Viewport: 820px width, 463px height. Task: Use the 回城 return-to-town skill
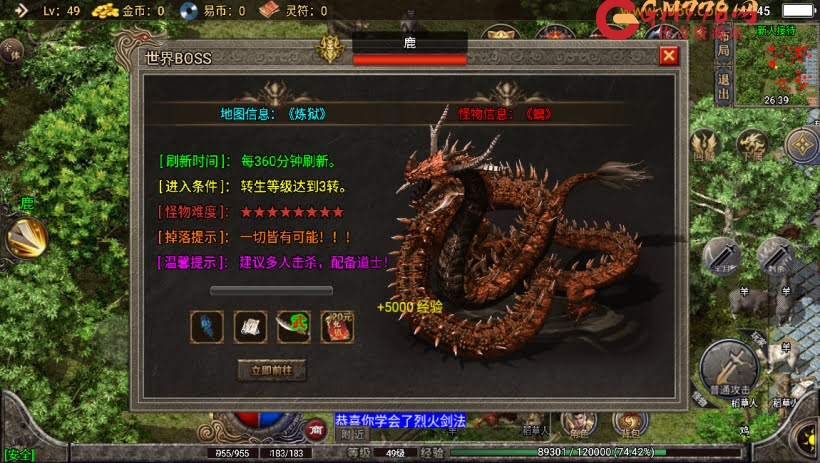pyautogui.click(x=705, y=146)
